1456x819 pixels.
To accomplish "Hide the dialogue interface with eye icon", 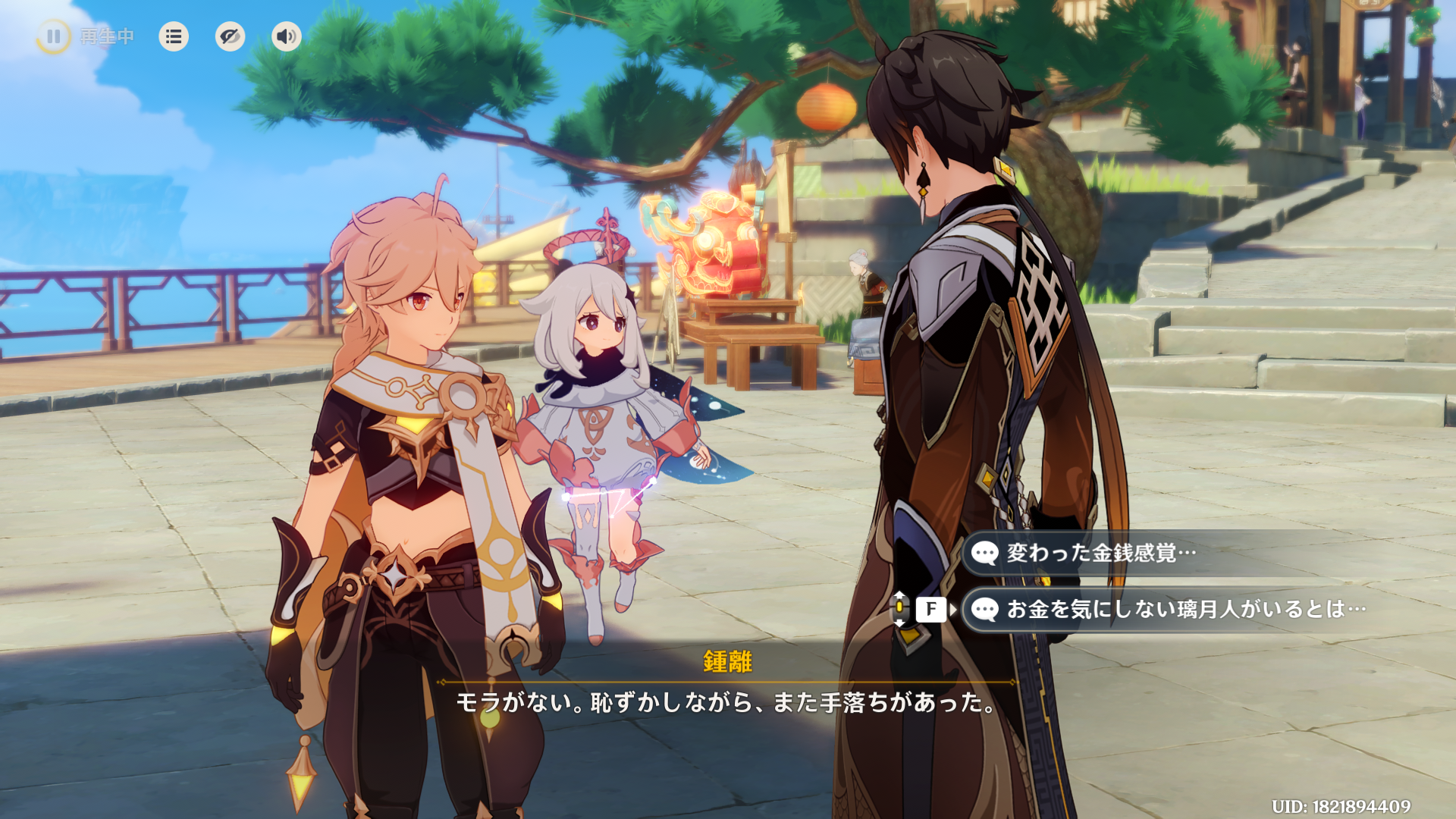I will (230, 36).
